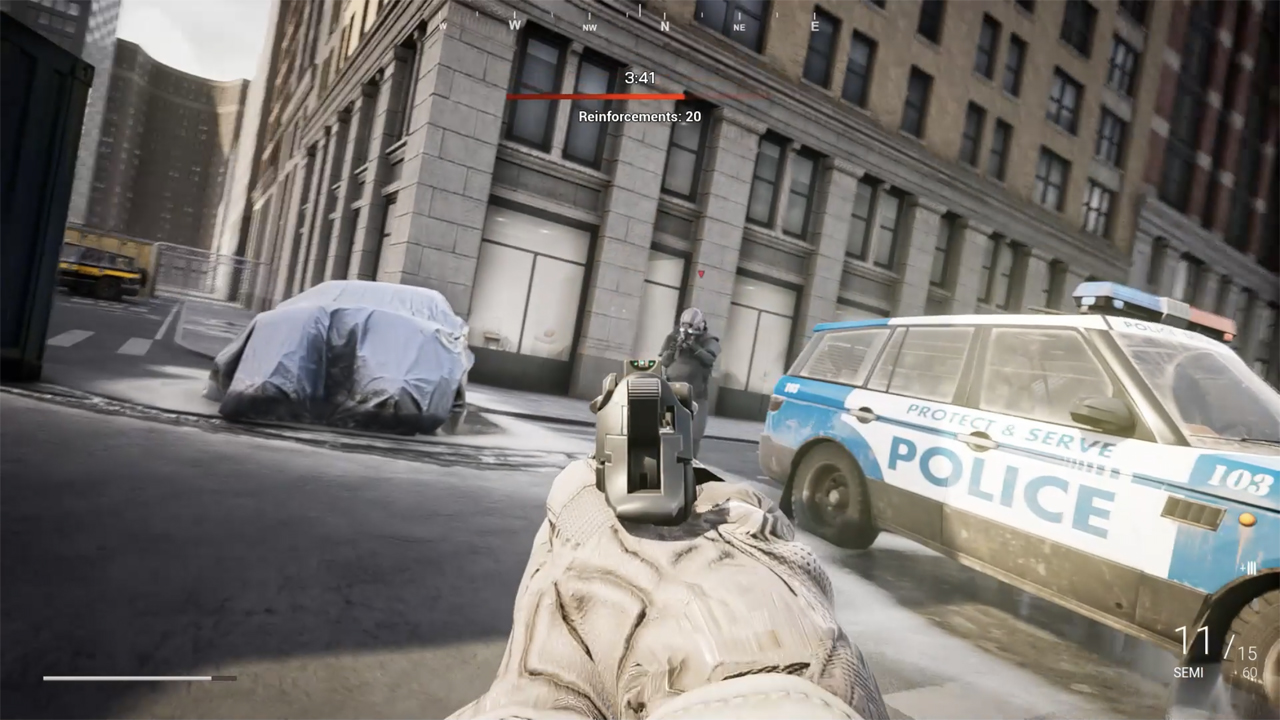Click the NE compass heading marker
Viewport: 1280px width, 720px height.
coord(740,28)
